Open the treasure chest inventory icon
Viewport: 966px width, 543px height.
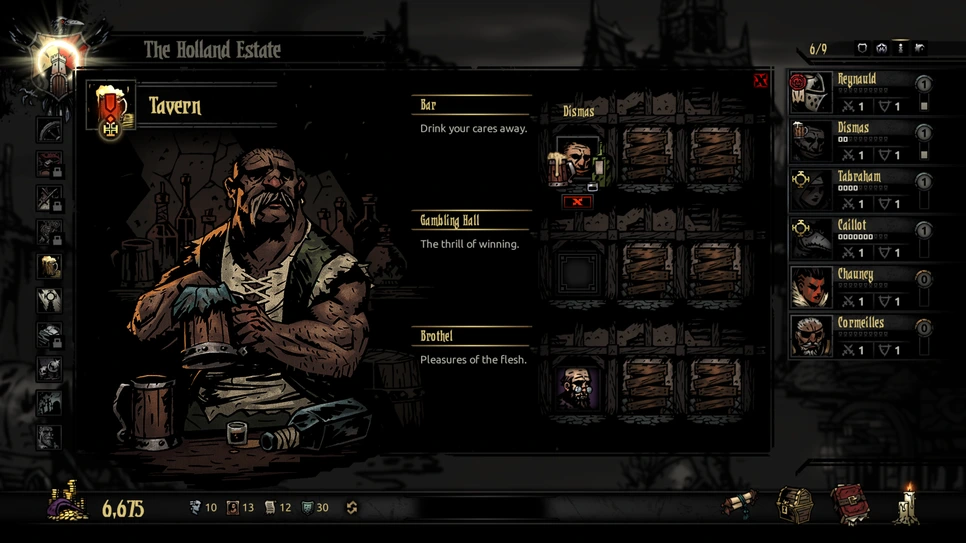coord(795,503)
